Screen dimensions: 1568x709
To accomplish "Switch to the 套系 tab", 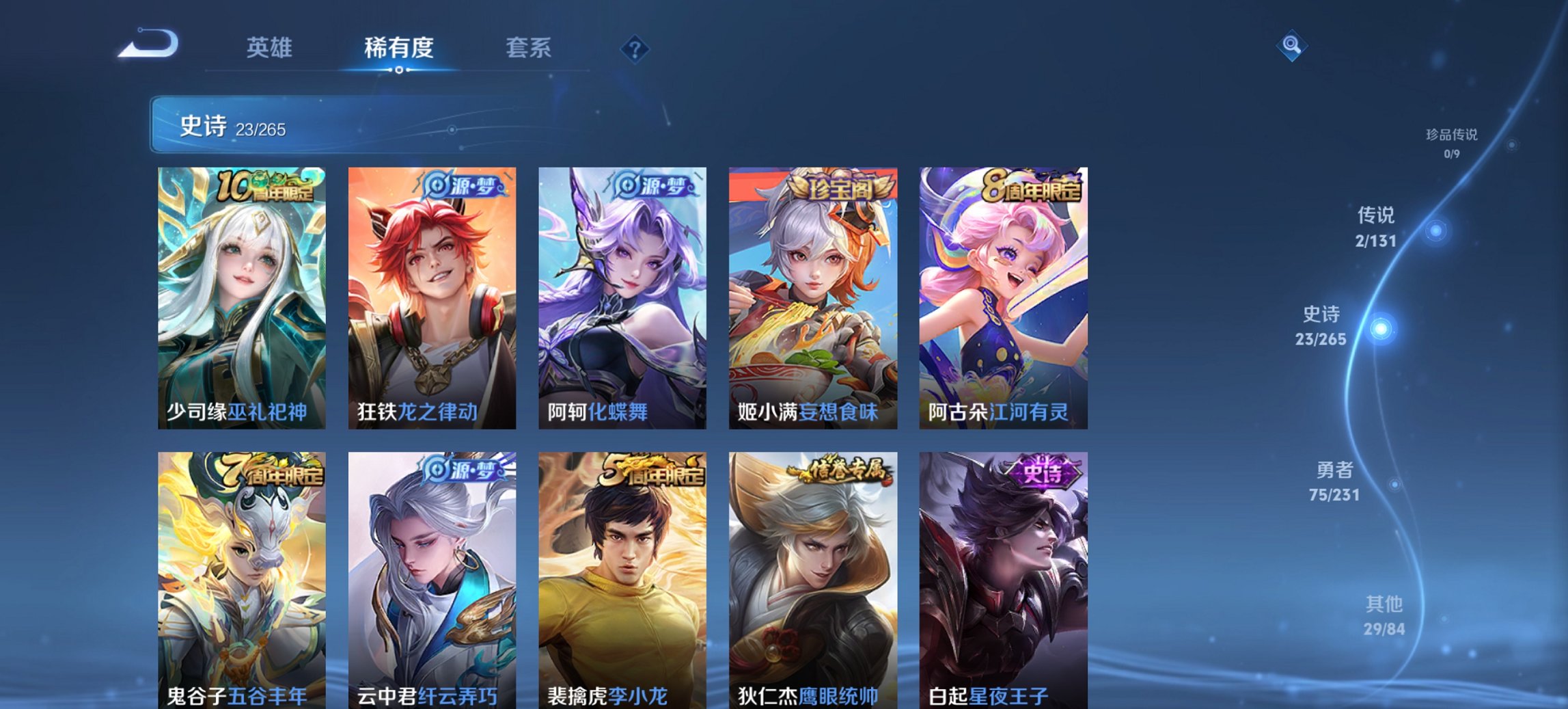I will (x=528, y=48).
